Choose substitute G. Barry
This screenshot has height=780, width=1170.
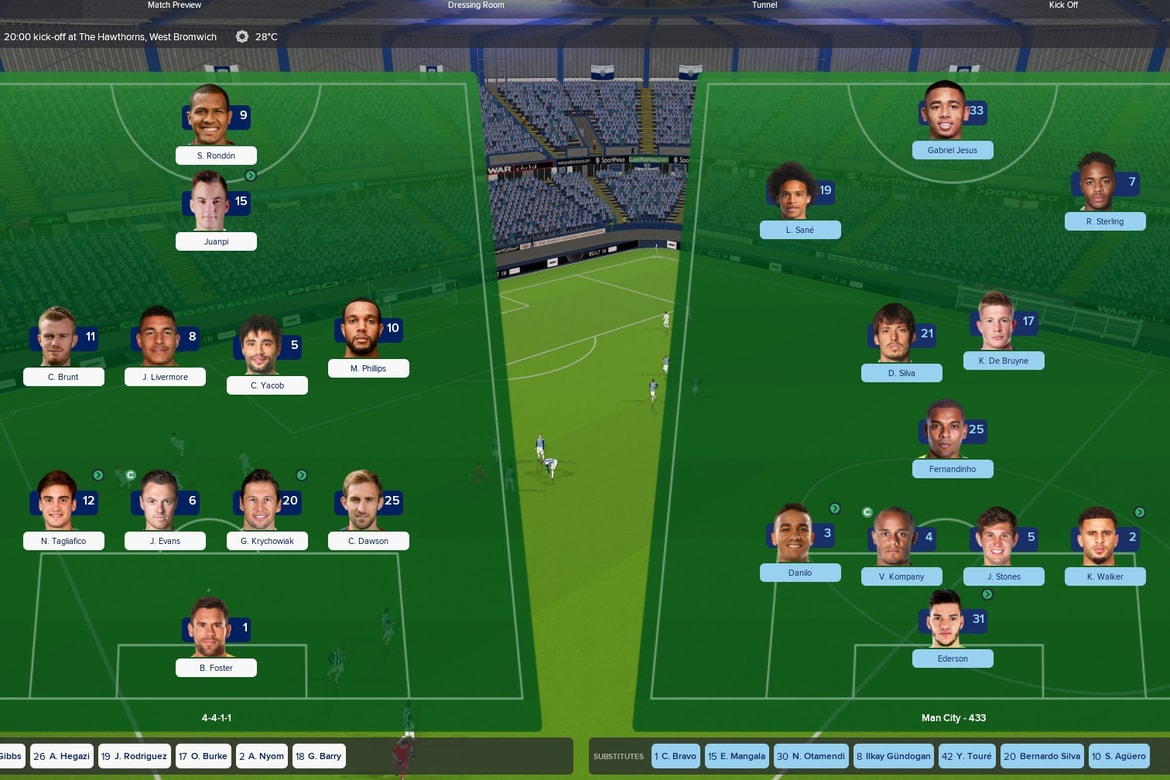point(319,756)
